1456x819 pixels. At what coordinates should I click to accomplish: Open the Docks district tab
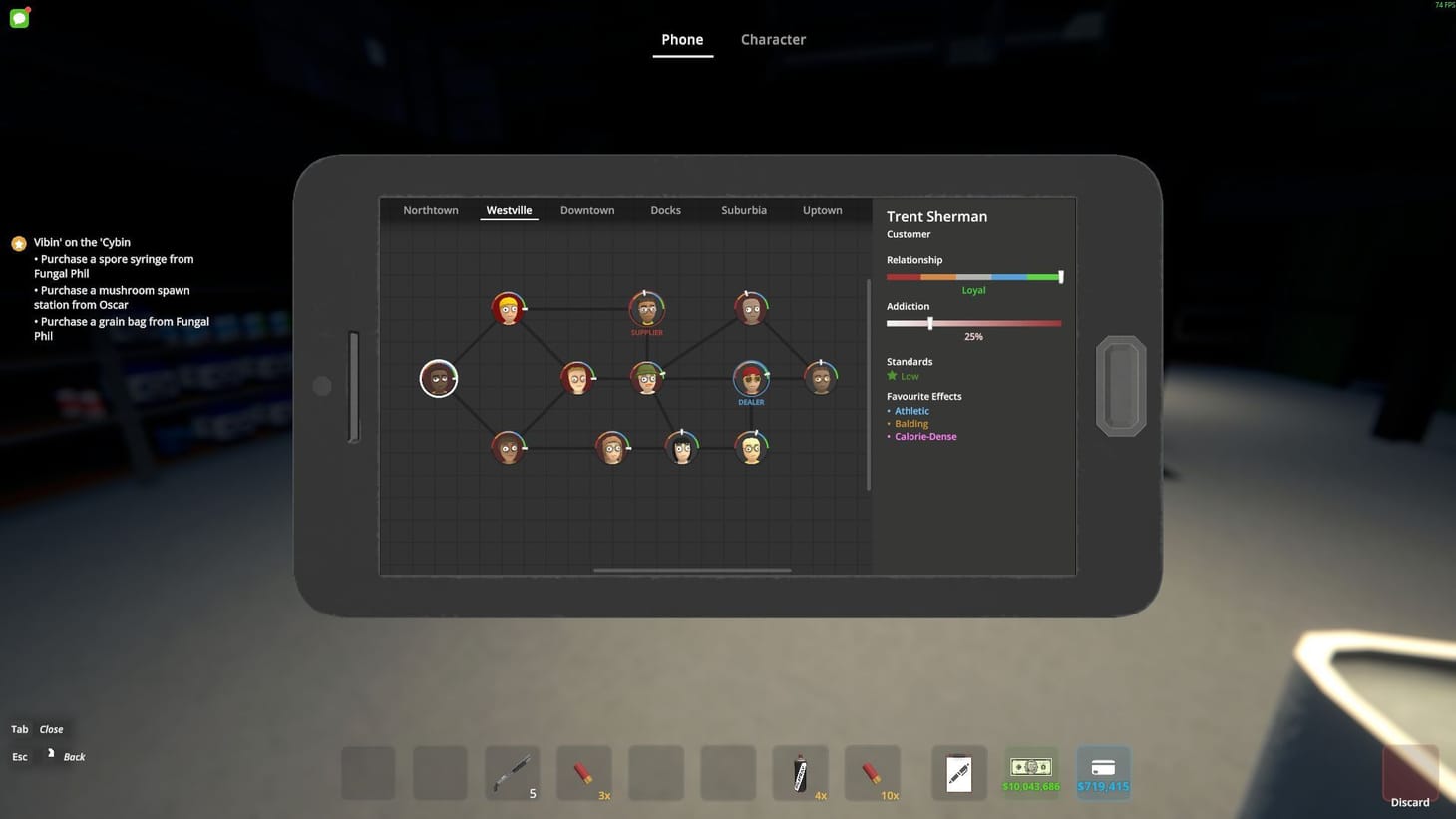[x=664, y=210]
